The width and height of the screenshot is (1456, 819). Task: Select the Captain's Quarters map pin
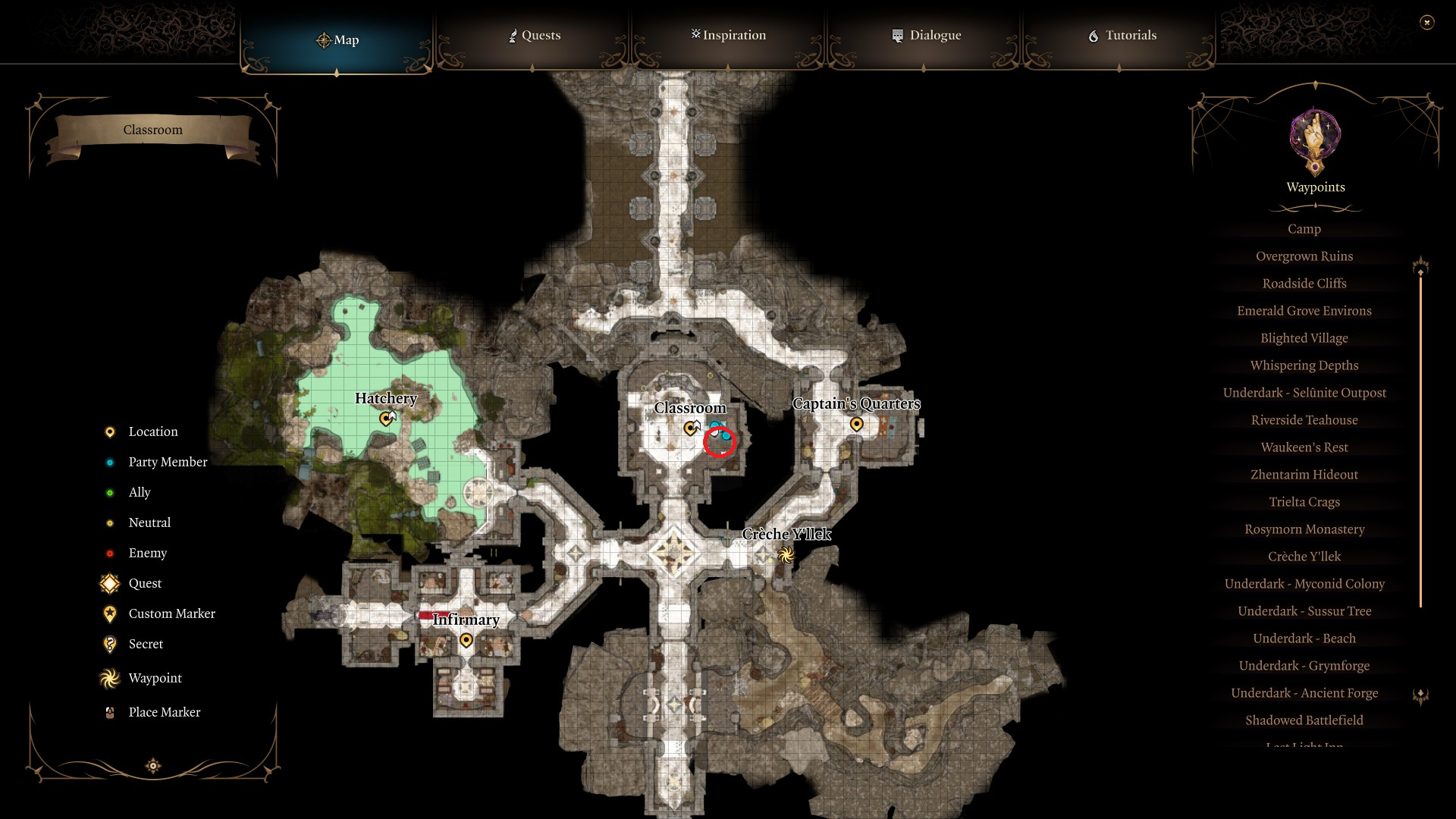click(x=857, y=425)
